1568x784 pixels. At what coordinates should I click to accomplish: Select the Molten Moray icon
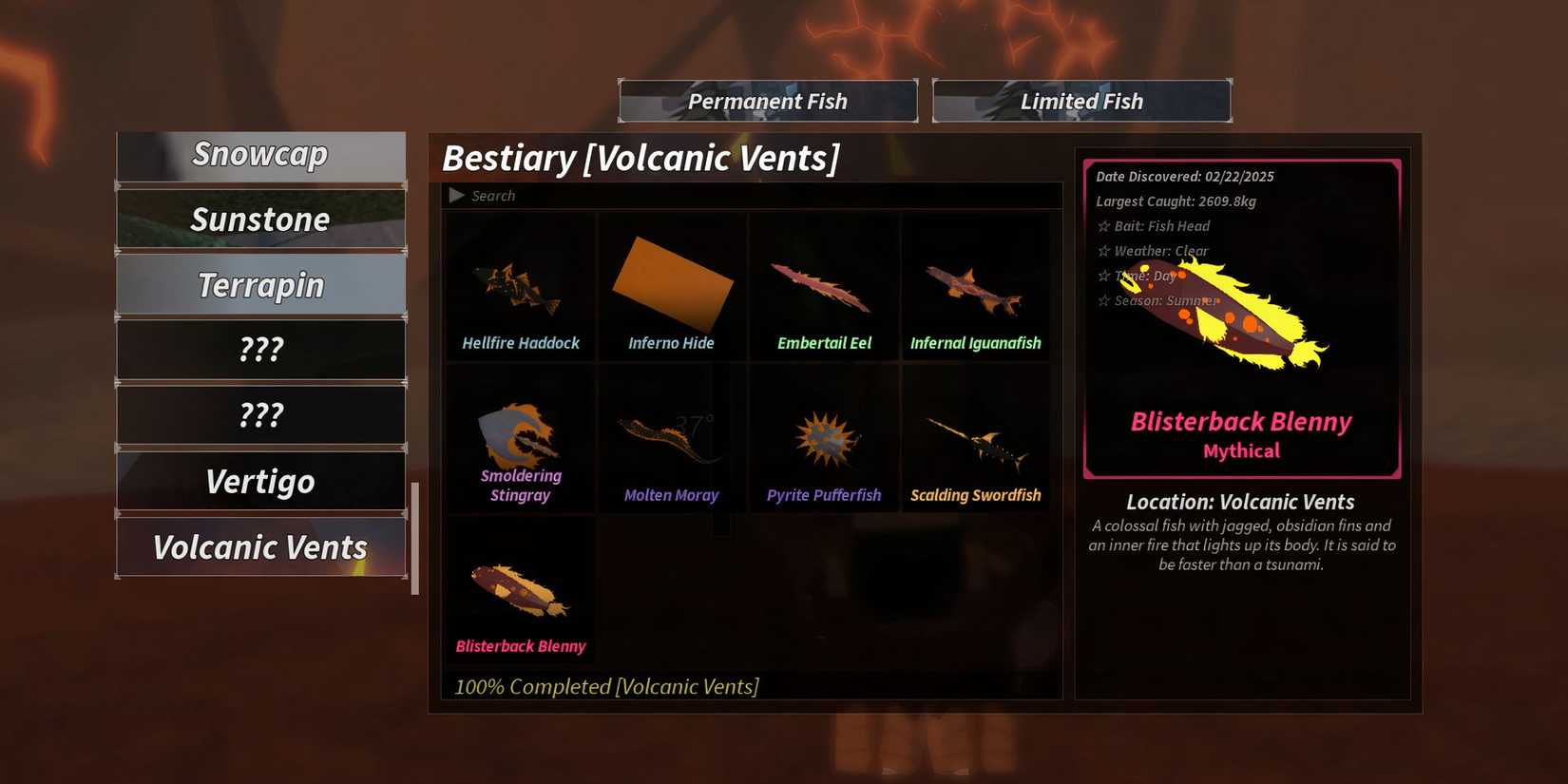point(671,437)
